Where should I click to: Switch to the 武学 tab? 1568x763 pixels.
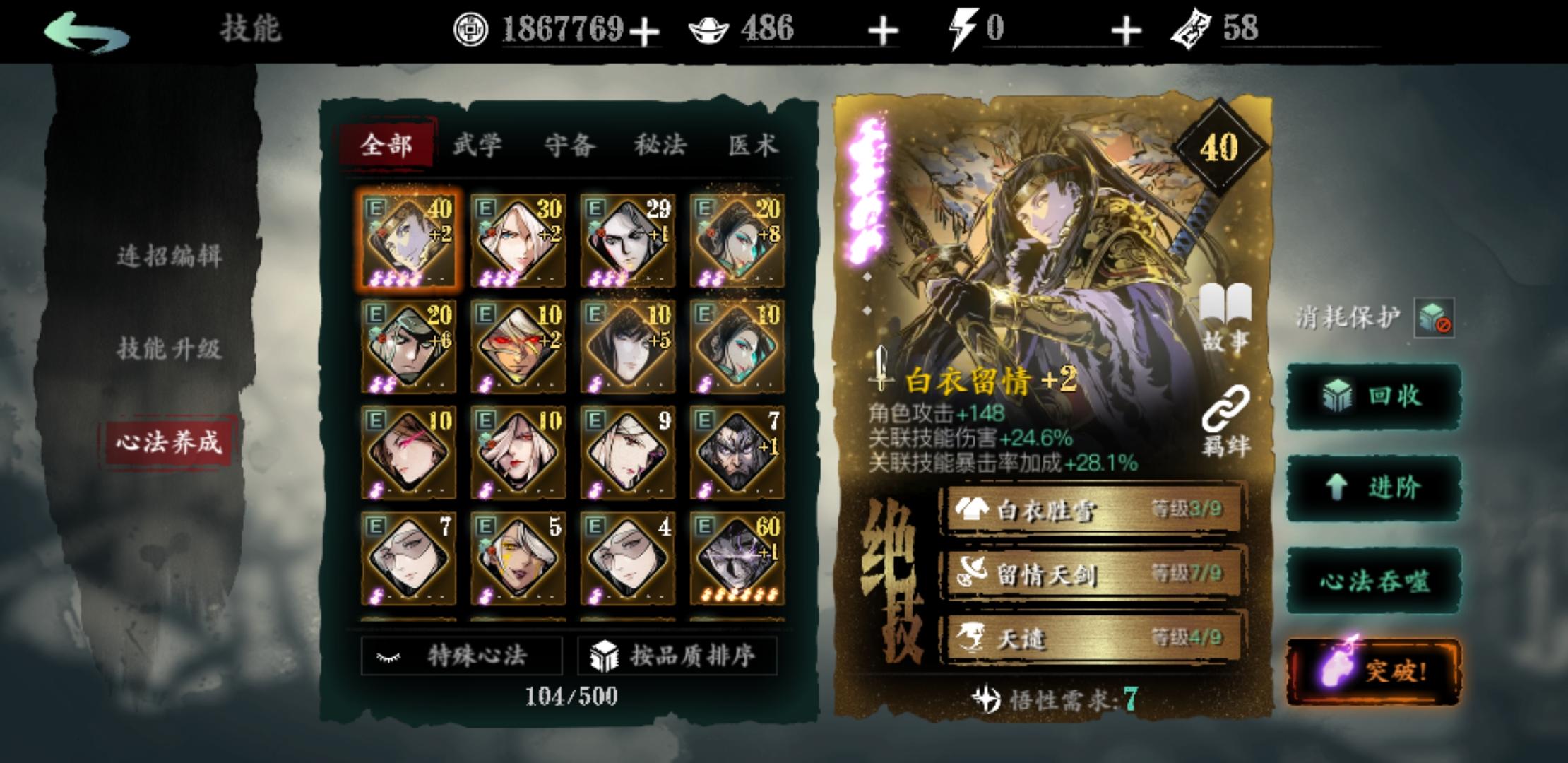(x=476, y=144)
